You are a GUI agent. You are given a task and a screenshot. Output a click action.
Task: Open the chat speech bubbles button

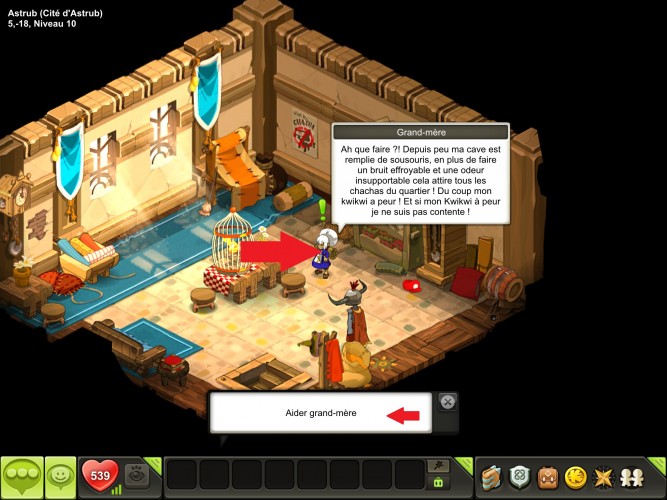[x=22, y=476]
